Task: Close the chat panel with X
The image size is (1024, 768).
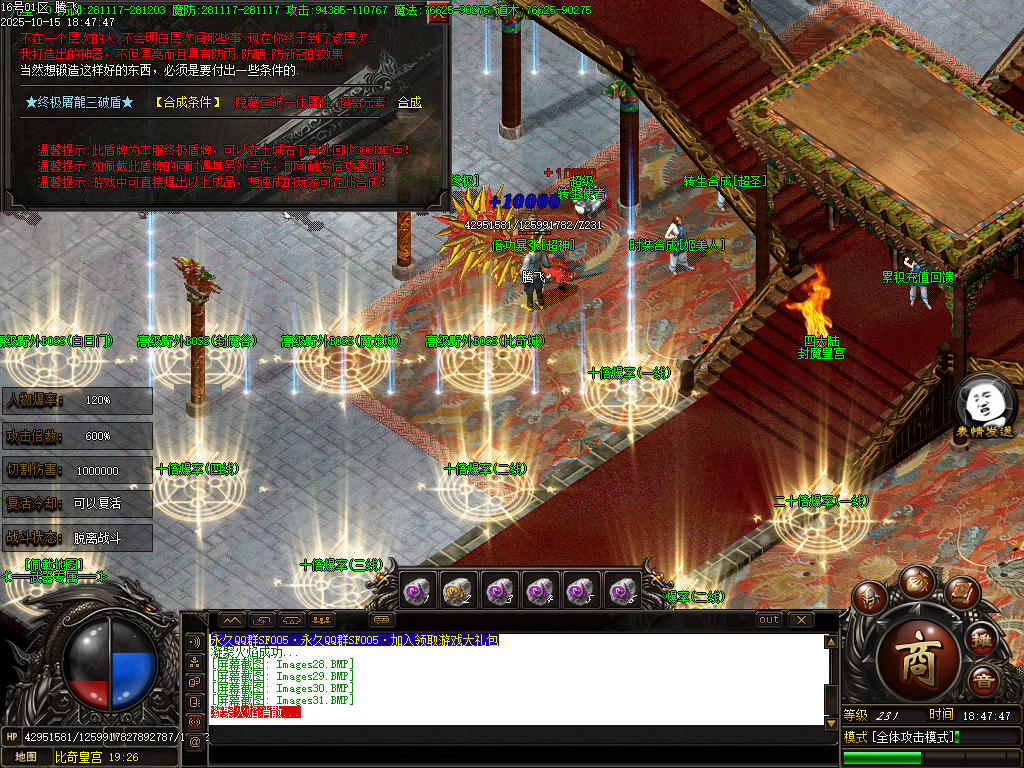Action: tap(800, 620)
